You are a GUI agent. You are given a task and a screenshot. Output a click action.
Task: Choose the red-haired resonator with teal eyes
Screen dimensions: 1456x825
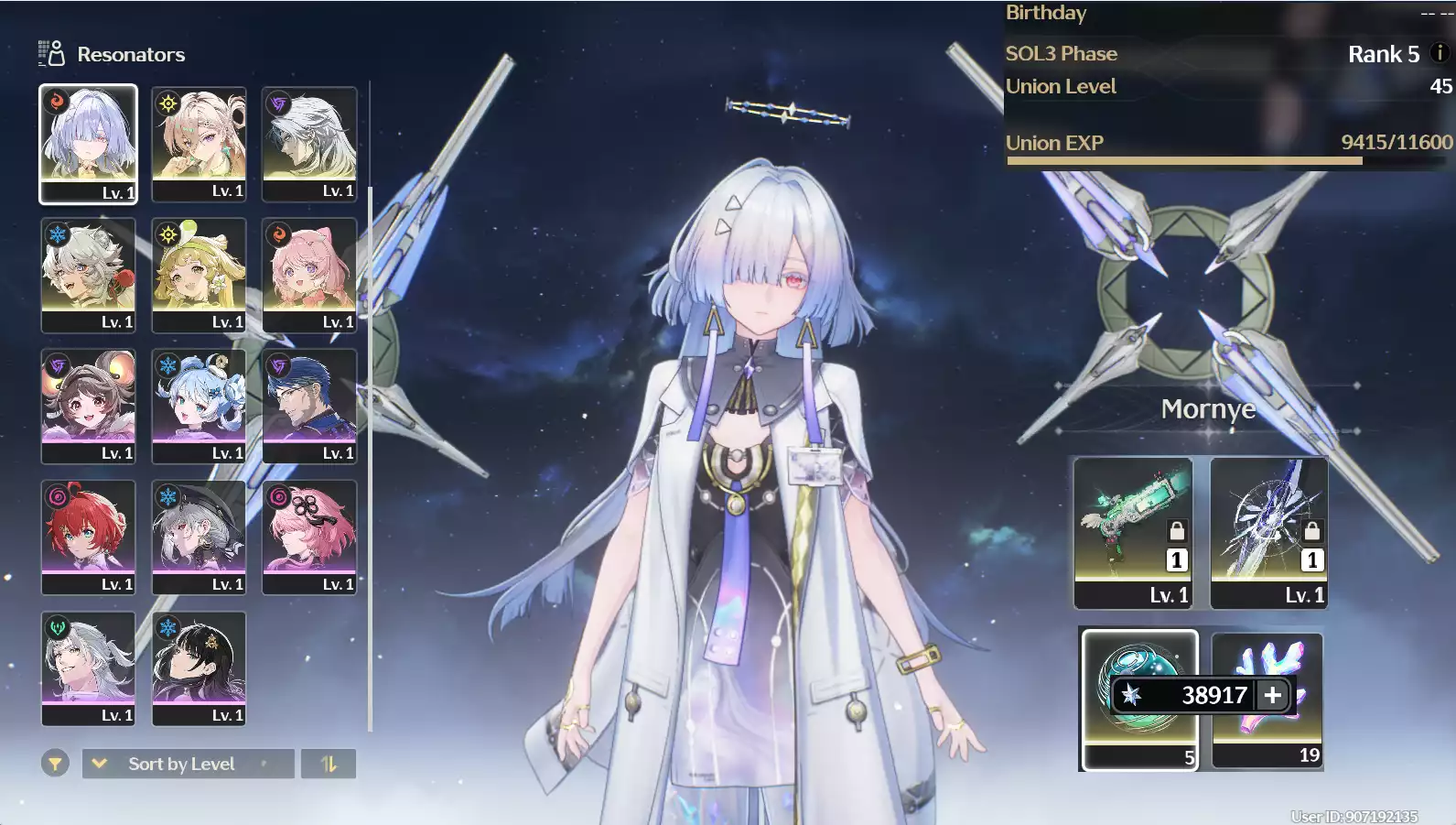pos(88,536)
